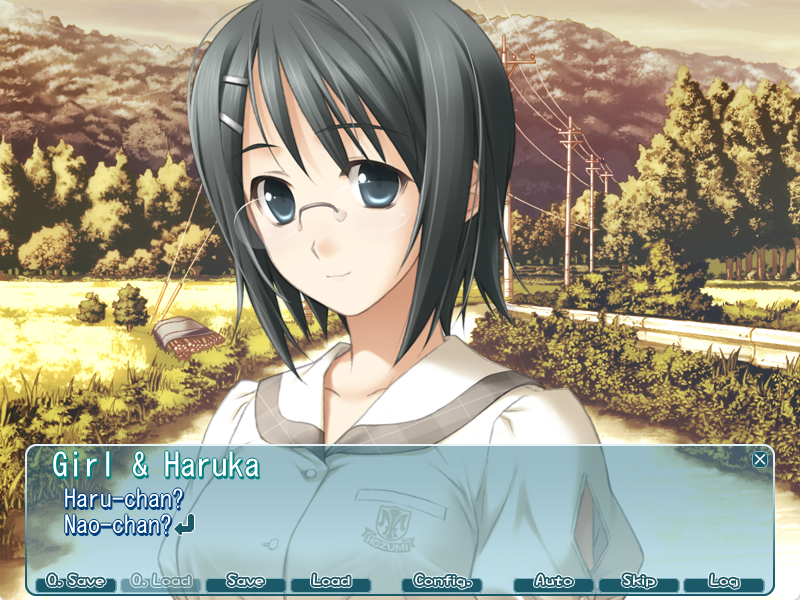Image resolution: width=800 pixels, height=600 pixels.
Task: Open the Save menu
Action: click(246, 581)
